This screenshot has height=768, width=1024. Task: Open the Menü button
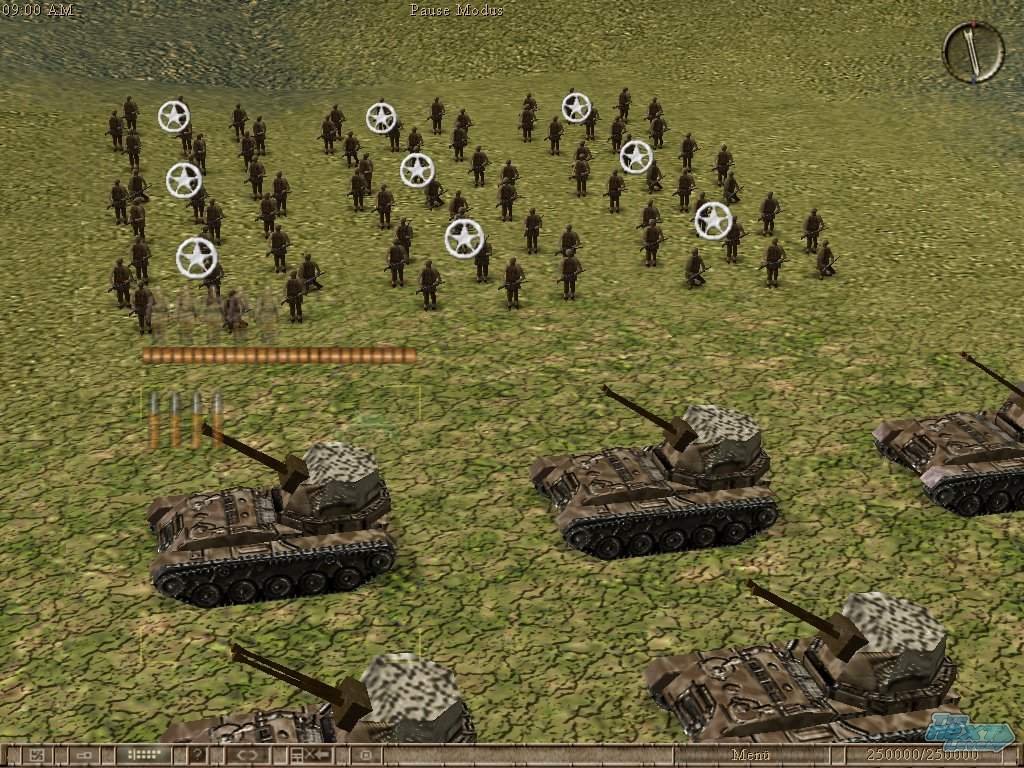pyautogui.click(x=750, y=755)
